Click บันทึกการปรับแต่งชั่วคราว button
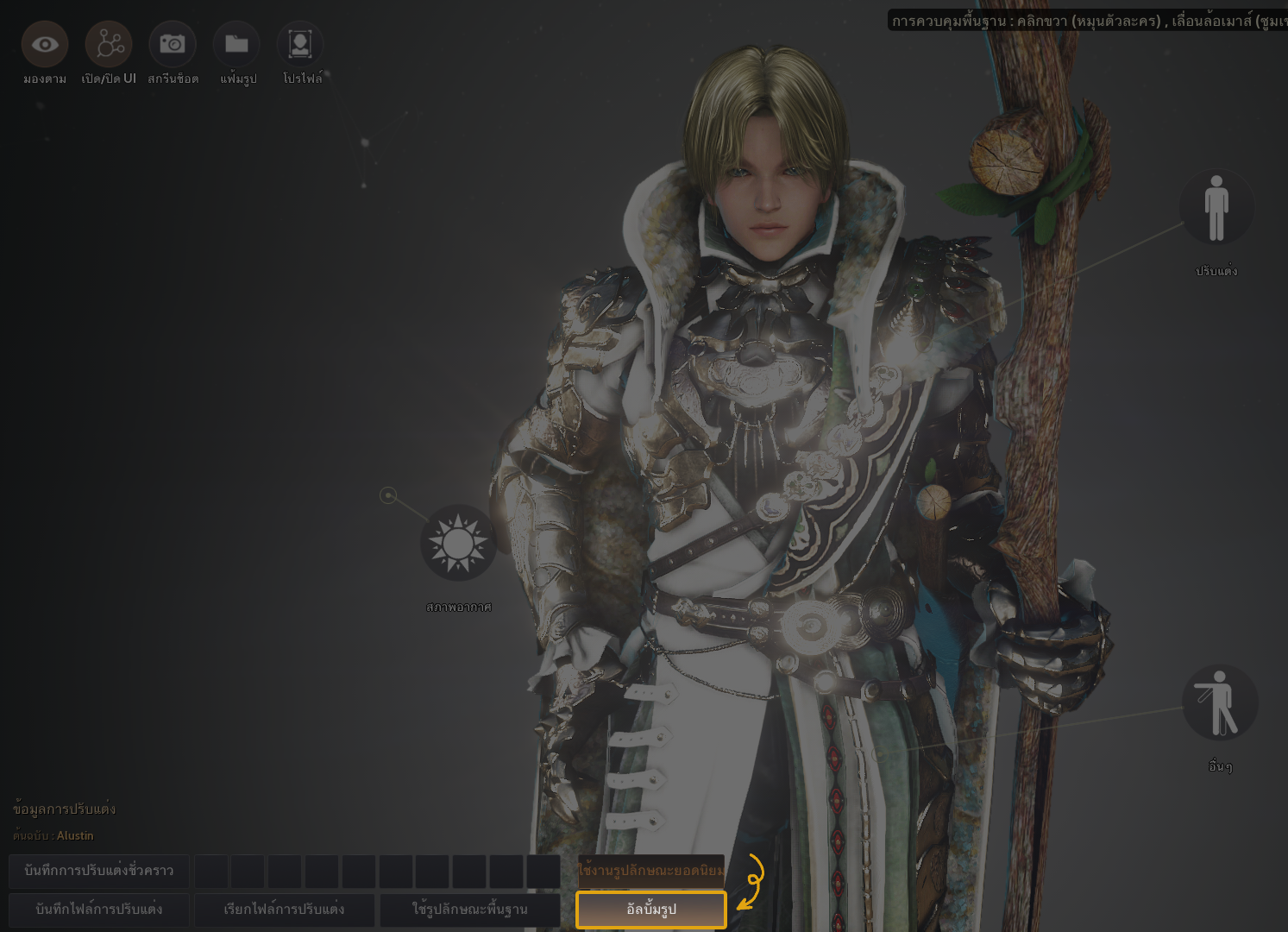1288x932 pixels. tap(99, 871)
